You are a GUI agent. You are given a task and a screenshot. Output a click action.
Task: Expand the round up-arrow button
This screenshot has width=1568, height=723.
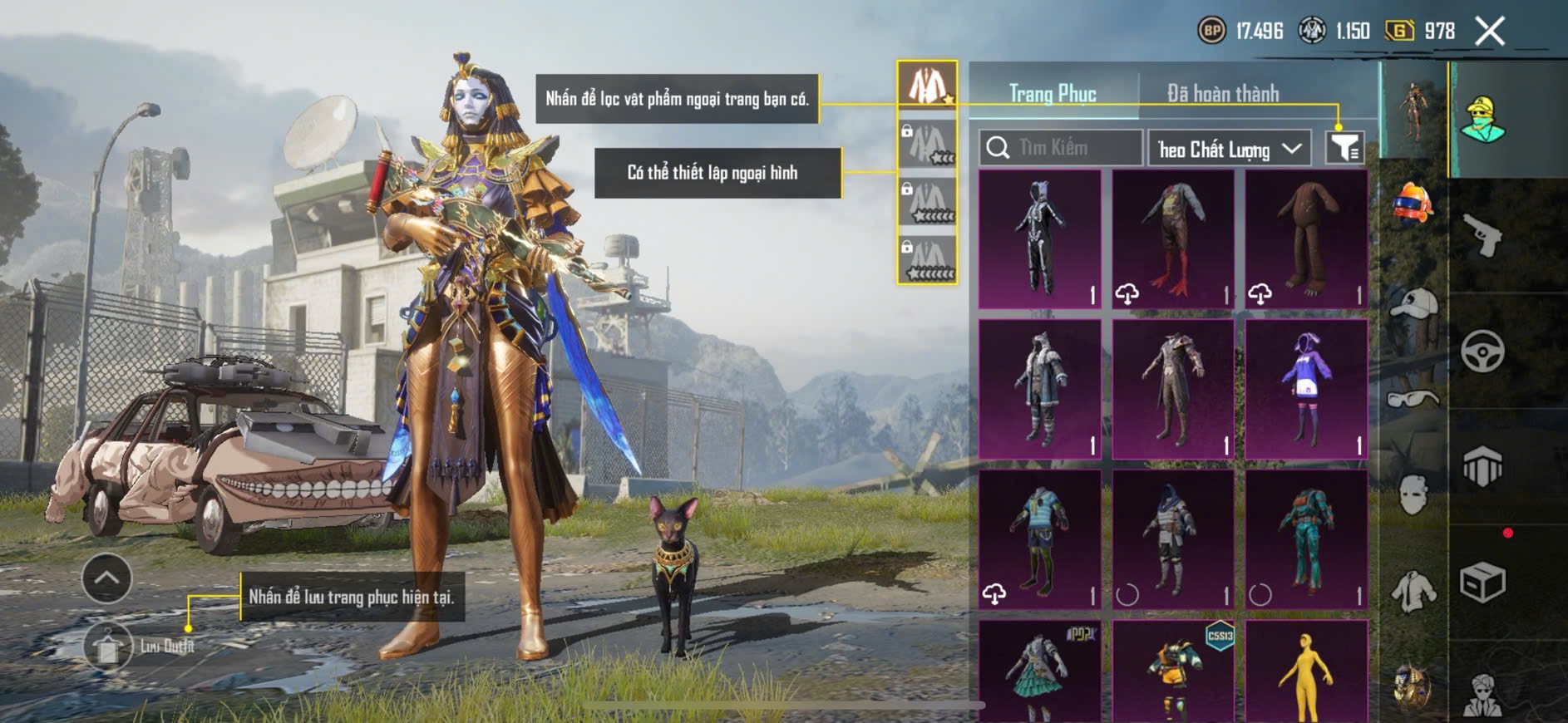point(106,578)
